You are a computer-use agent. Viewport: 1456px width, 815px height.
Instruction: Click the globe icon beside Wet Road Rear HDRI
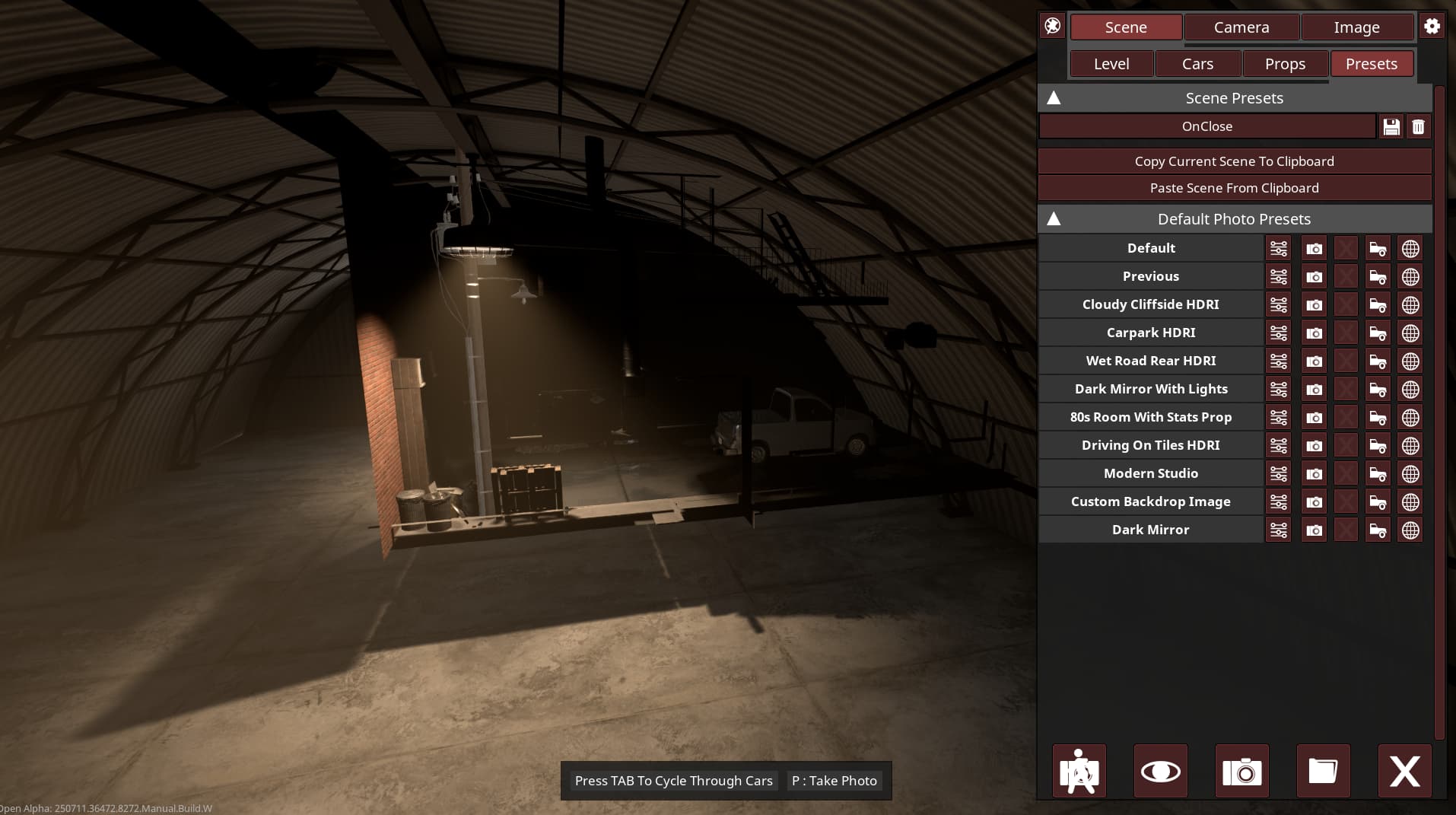[x=1410, y=361]
